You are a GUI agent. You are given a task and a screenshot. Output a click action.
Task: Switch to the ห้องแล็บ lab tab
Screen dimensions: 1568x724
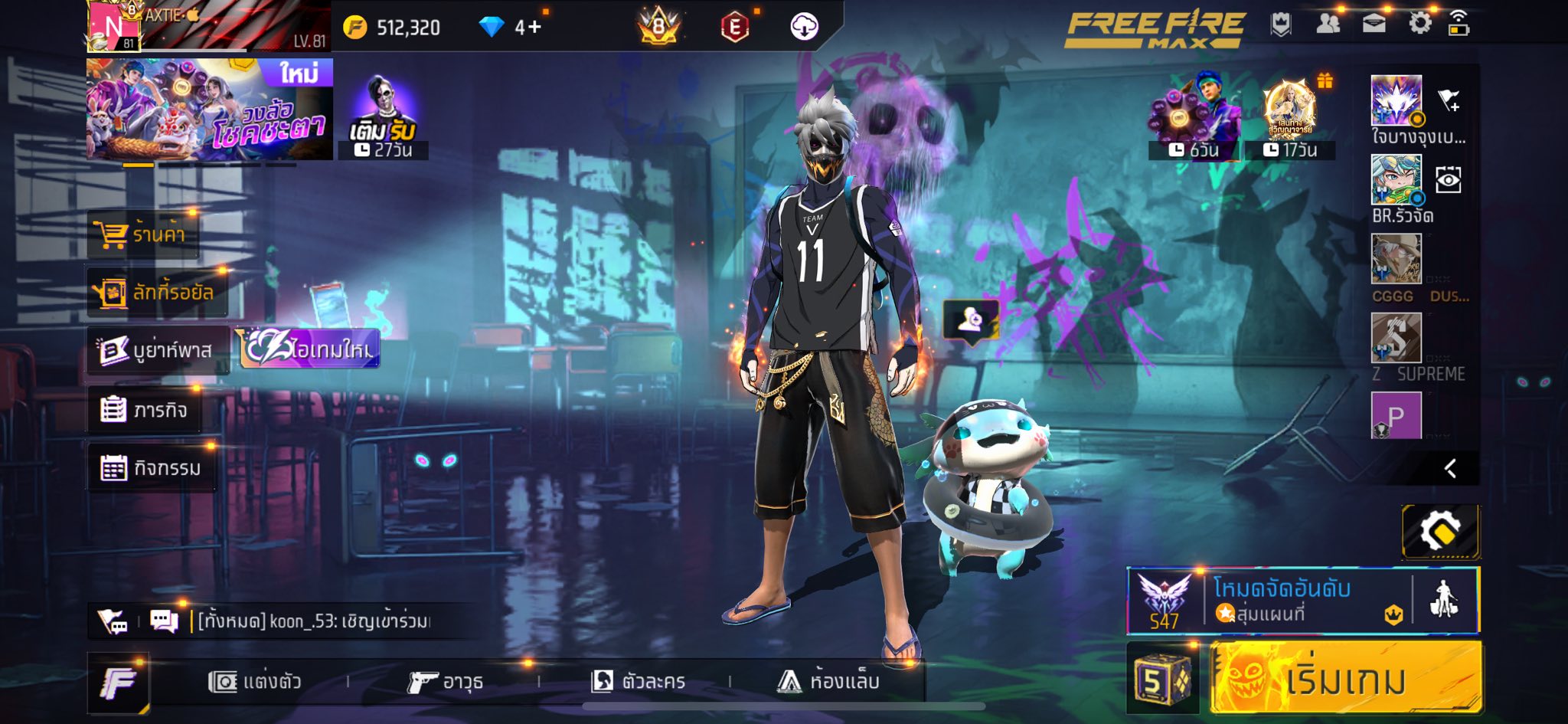828,681
